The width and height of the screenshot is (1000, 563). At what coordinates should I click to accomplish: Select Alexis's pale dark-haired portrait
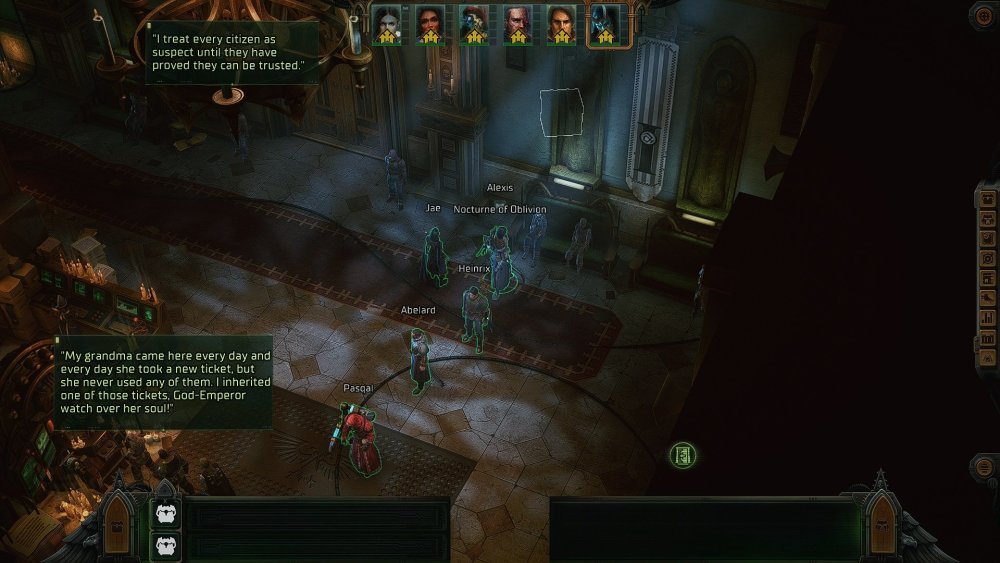(x=387, y=24)
